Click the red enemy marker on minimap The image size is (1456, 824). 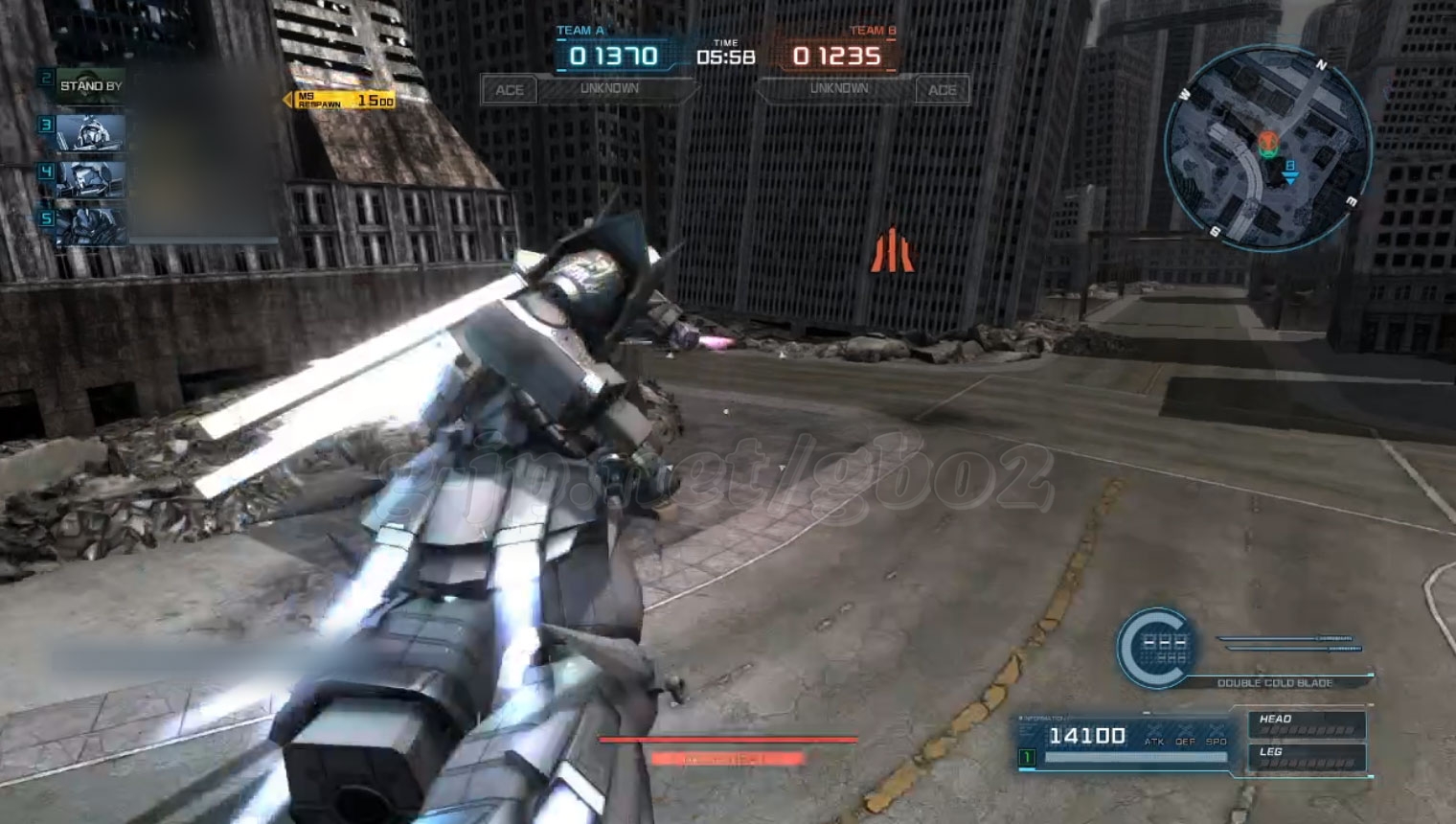(1268, 145)
